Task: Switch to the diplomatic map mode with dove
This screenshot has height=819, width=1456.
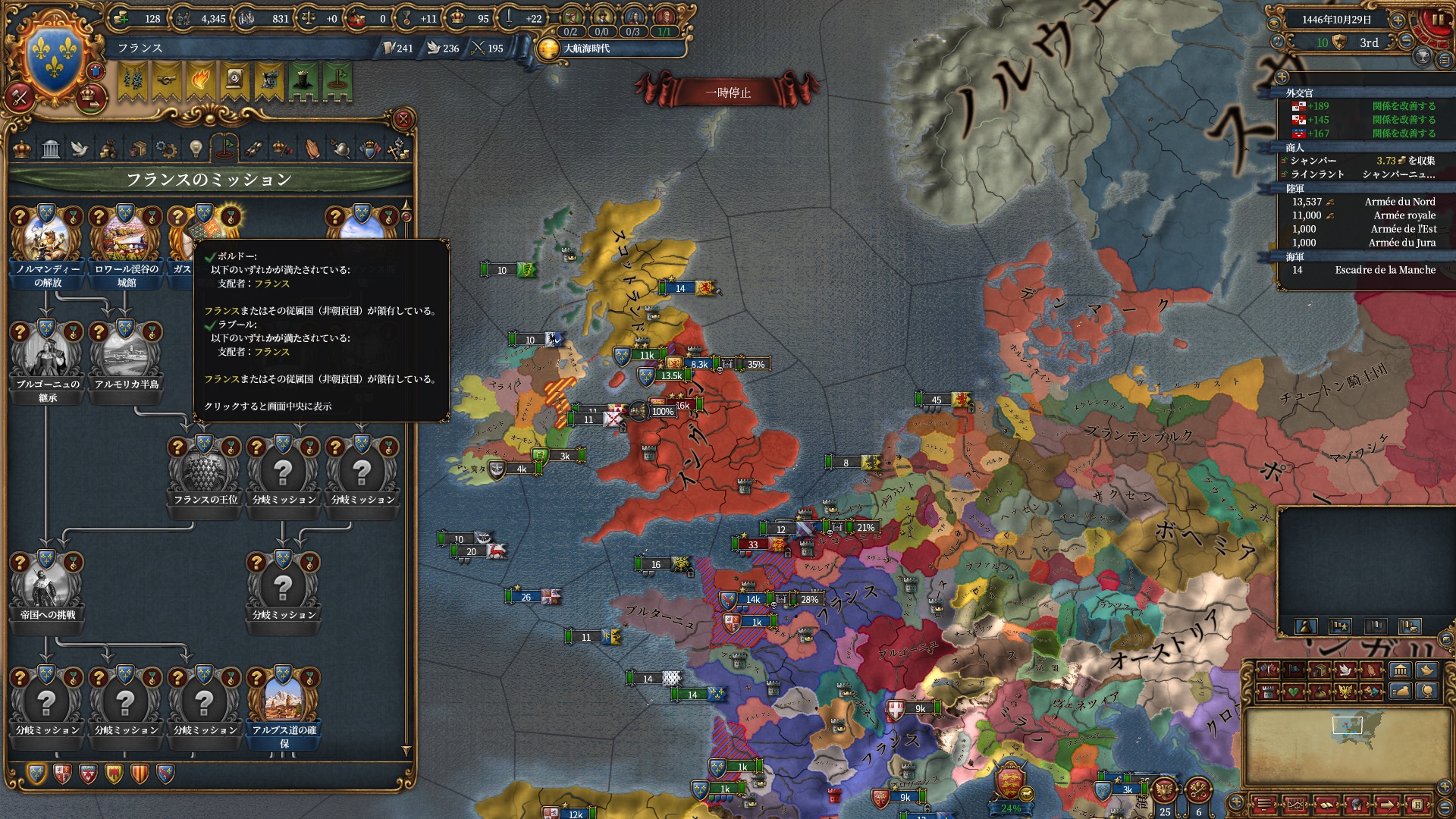Action: (1345, 670)
